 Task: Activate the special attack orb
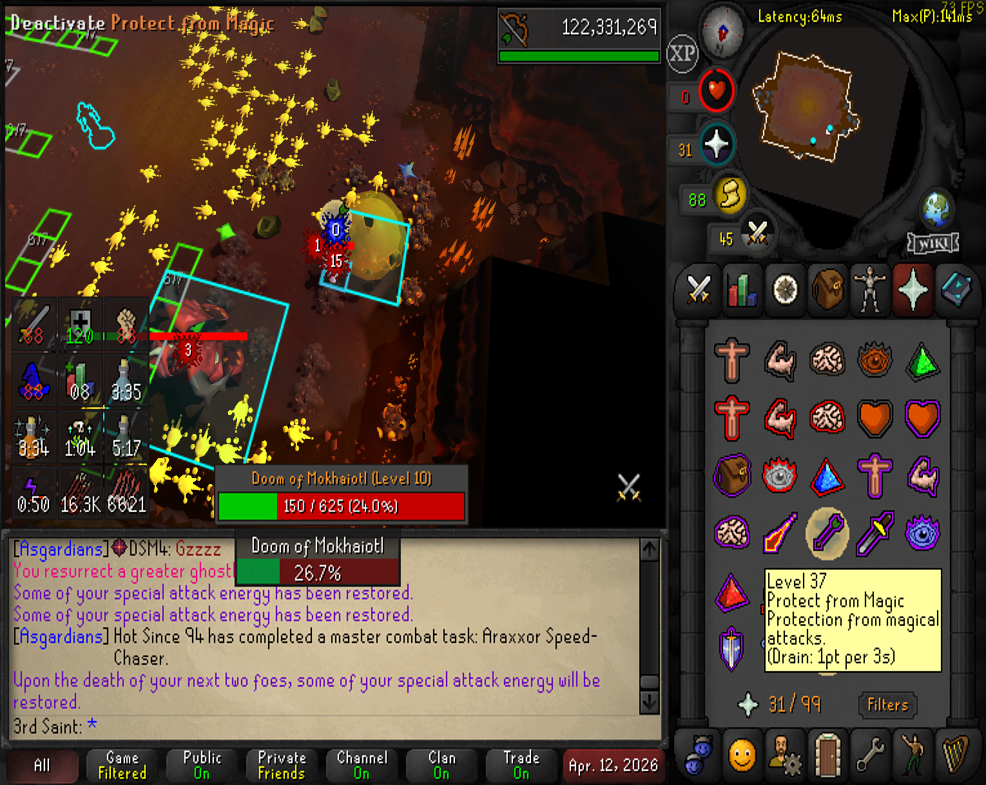point(757,236)
